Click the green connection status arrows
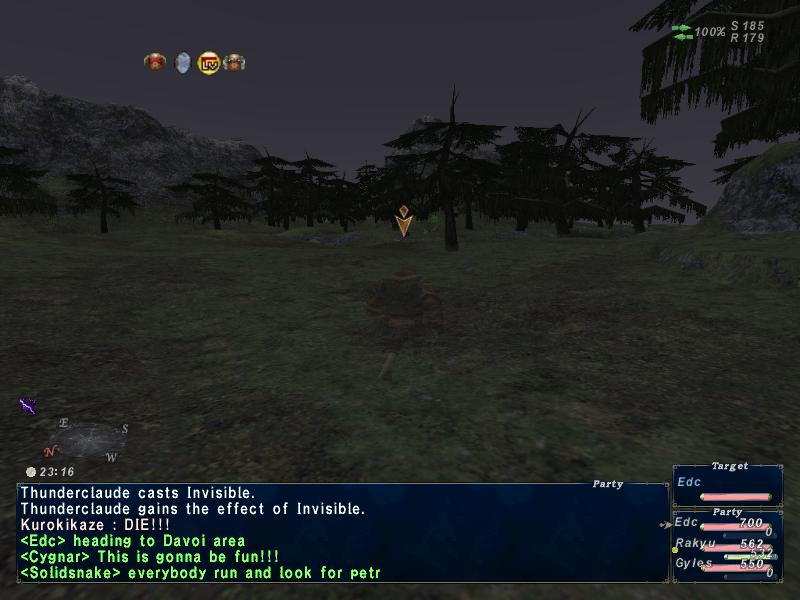 (683, 32)
